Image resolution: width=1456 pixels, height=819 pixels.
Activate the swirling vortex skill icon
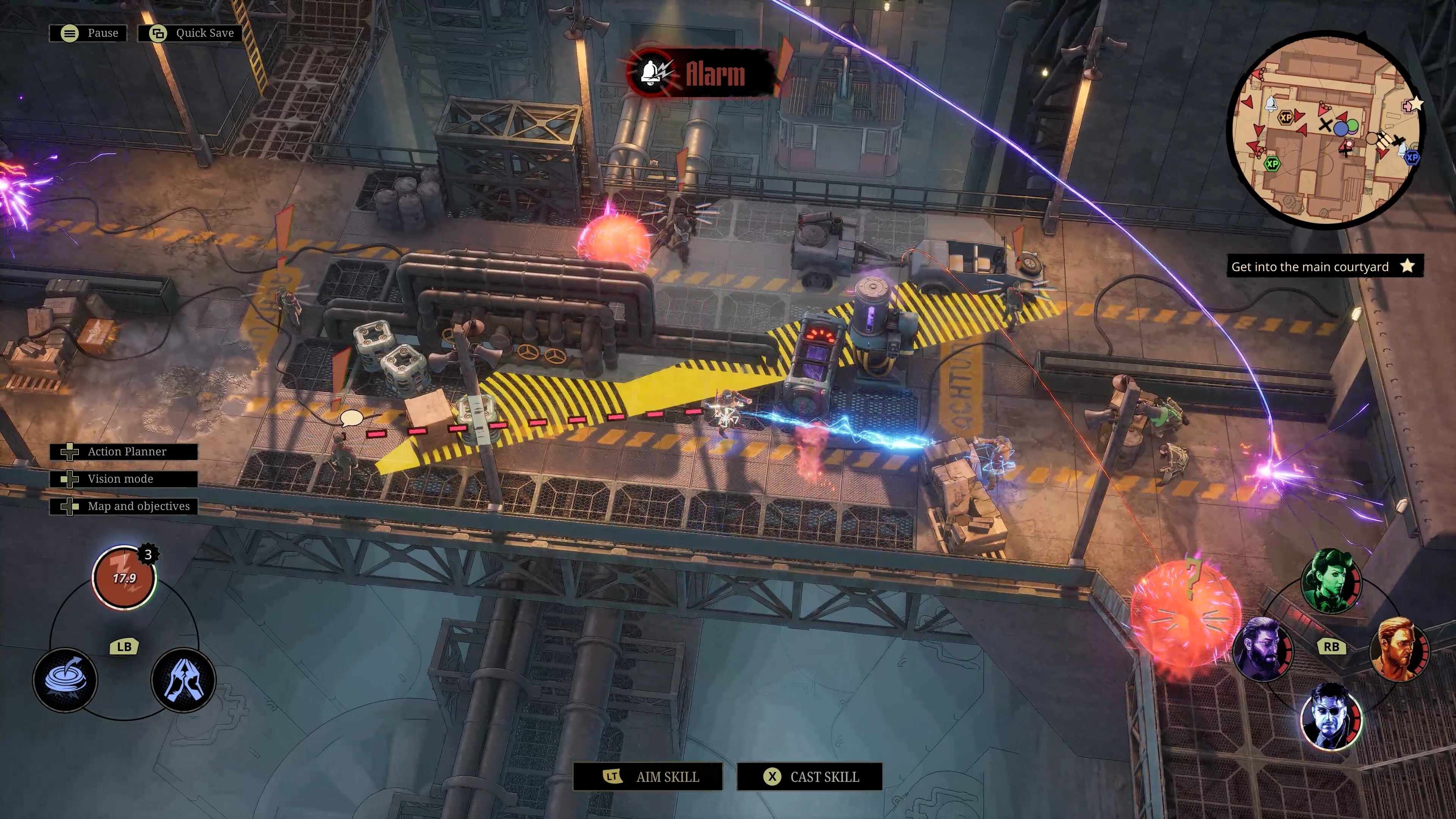(65, 679)
